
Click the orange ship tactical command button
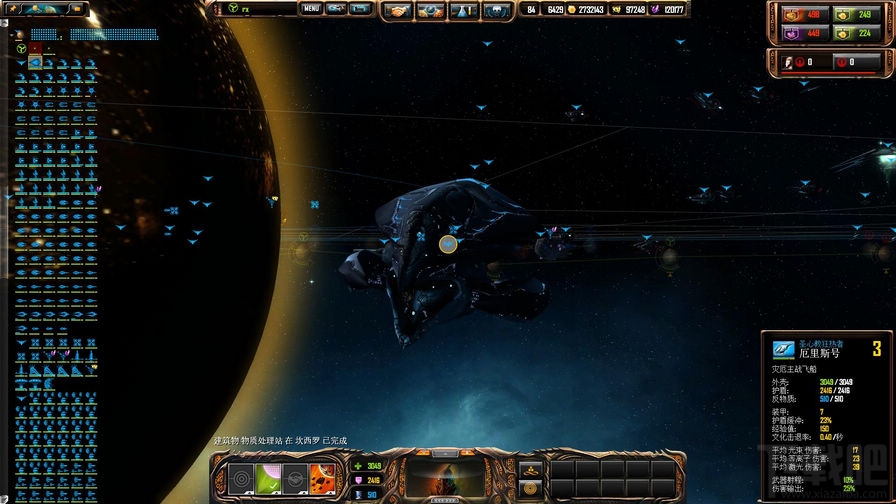click(532, 469)
